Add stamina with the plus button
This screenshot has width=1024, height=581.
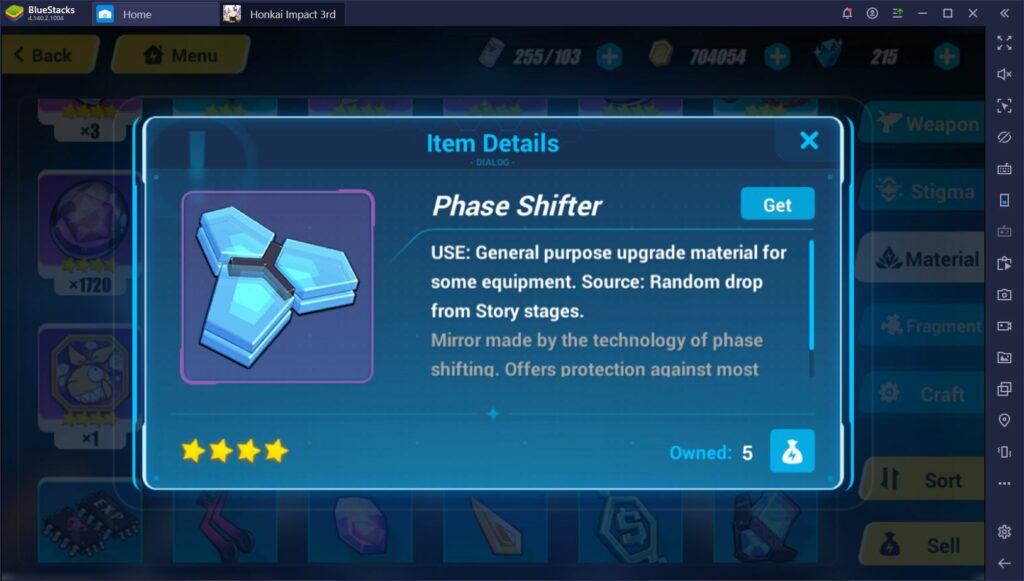pos(609,56)
